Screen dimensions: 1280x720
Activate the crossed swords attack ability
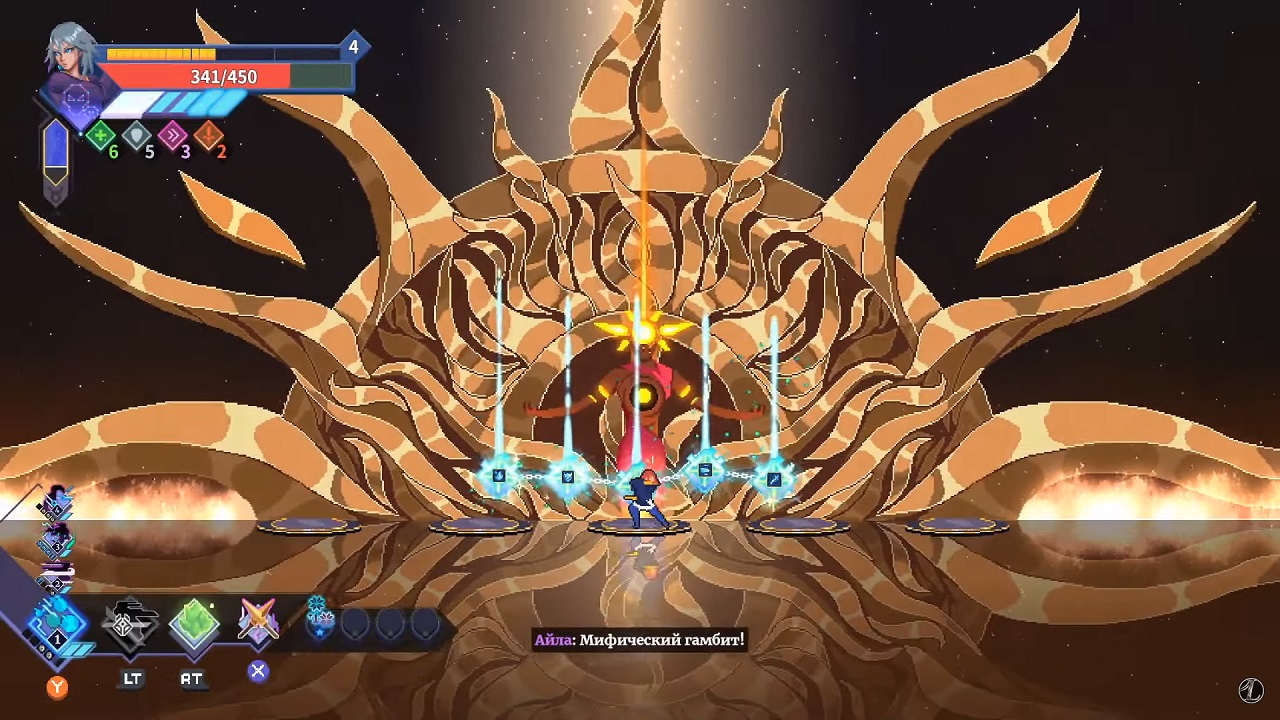coord(258,622)
